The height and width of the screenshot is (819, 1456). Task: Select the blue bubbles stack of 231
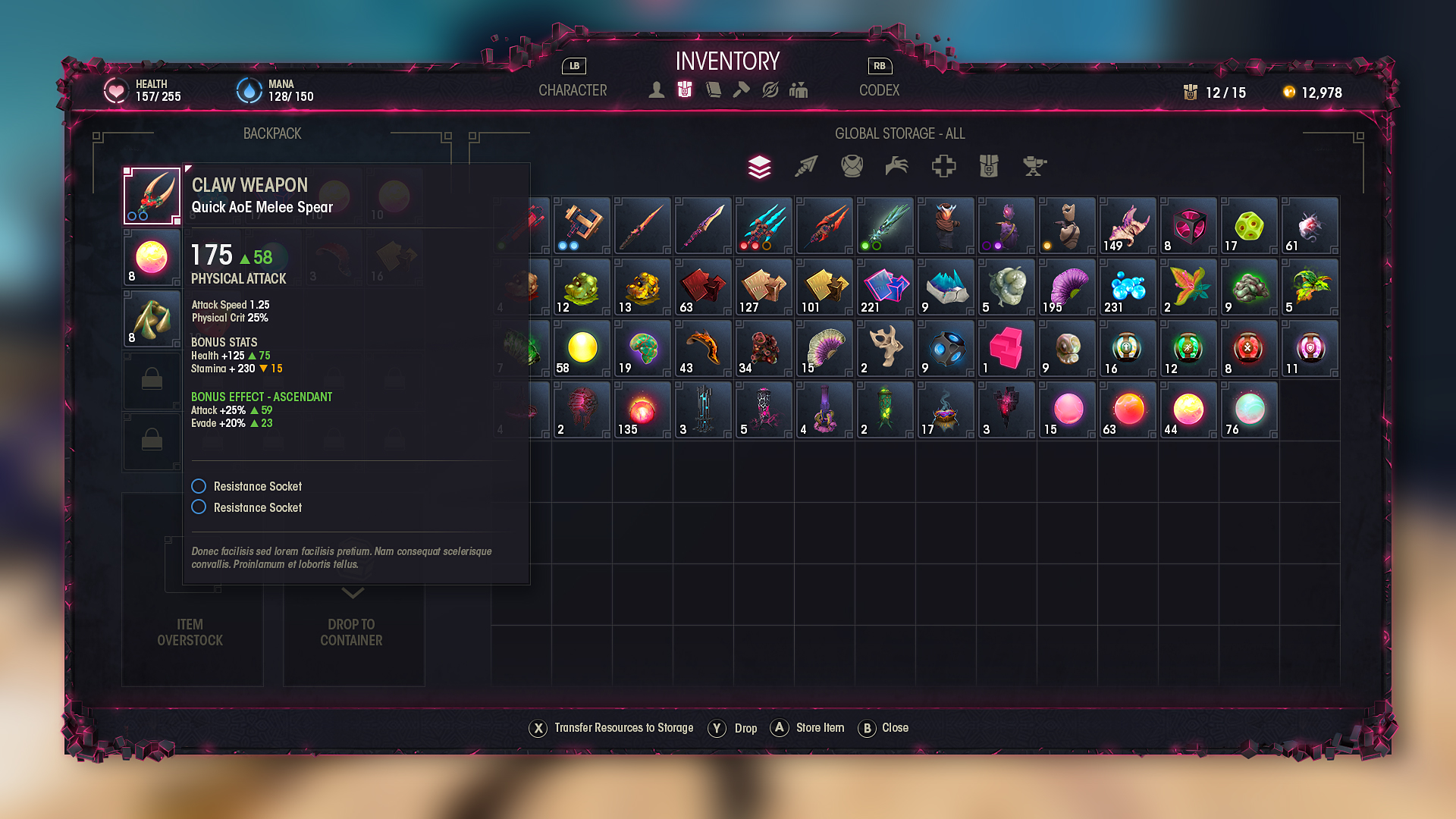point(1128,287)
